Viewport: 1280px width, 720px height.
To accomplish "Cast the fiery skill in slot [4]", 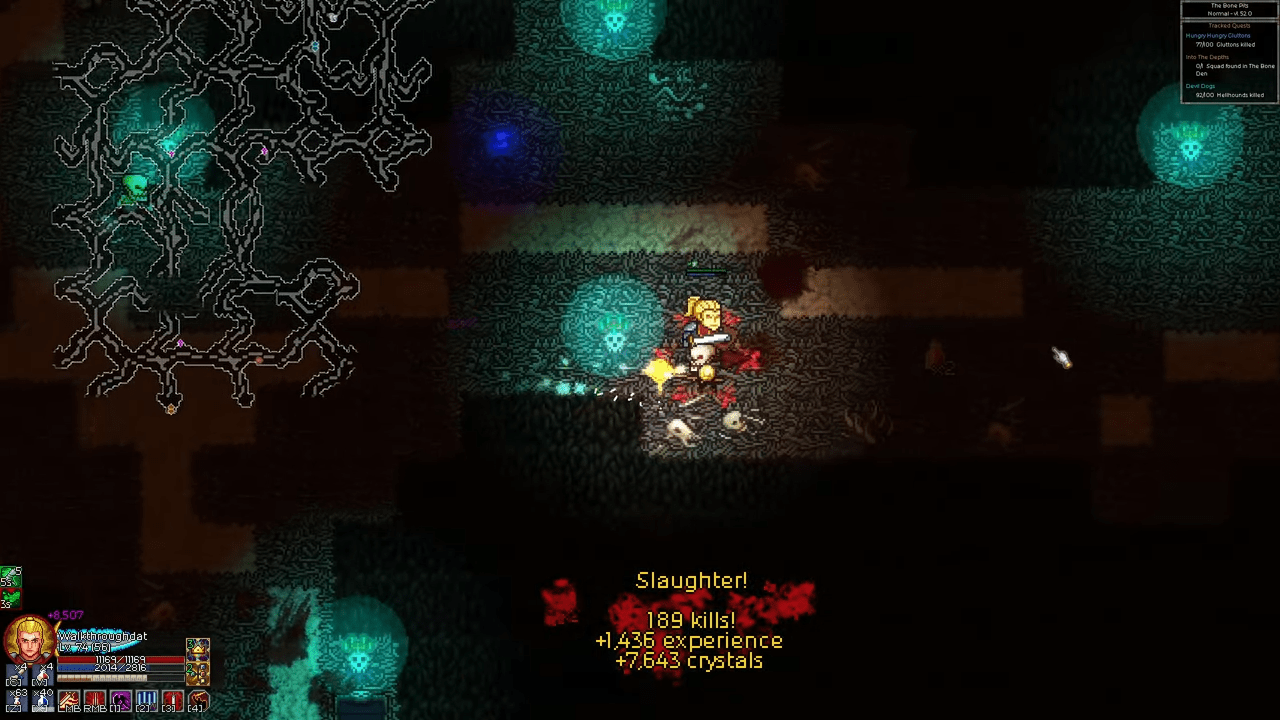I will tap(199, 700).
